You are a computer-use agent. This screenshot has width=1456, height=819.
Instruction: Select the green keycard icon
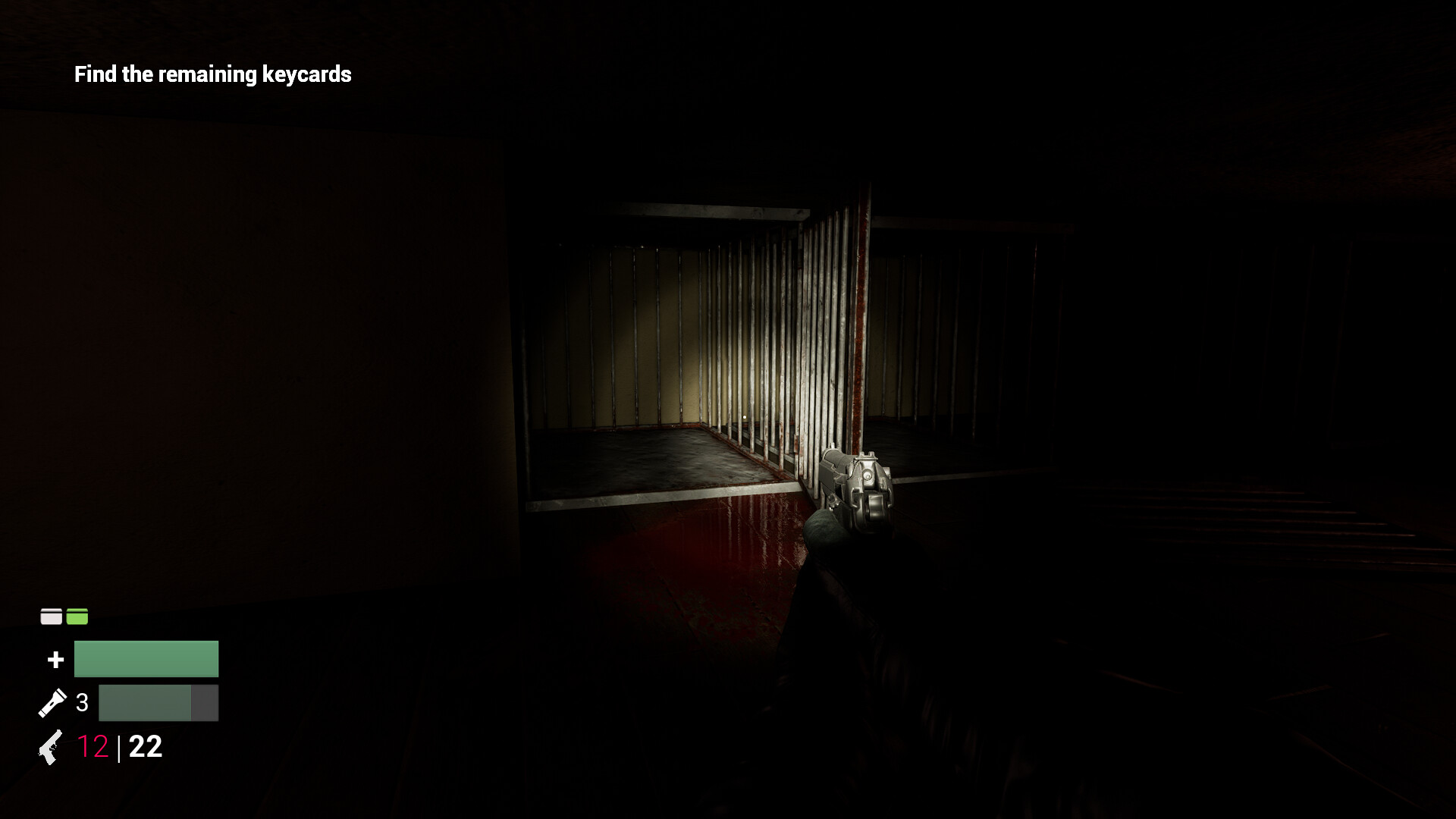point(77,617)
